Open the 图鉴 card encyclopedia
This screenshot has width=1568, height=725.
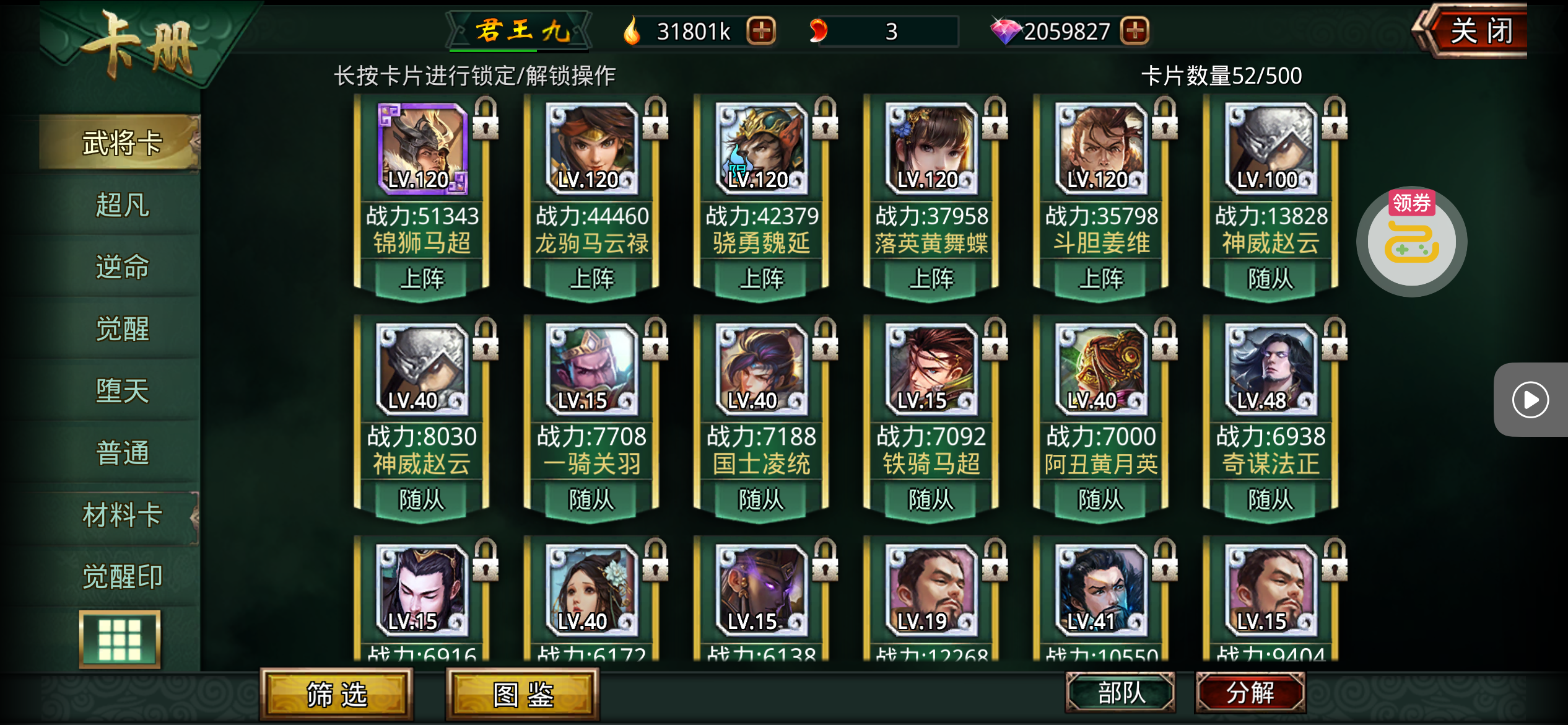pos(523,695)
